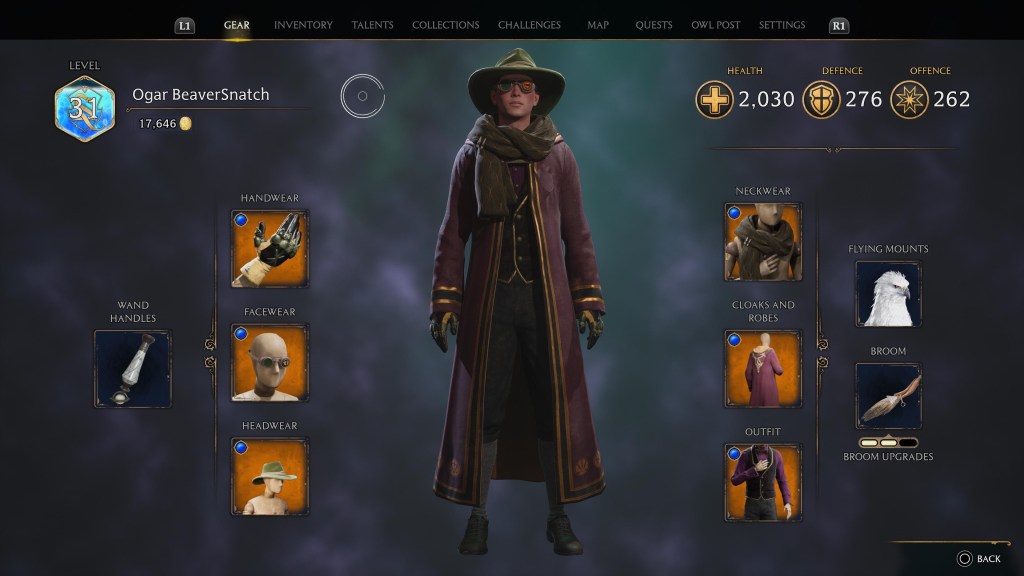The width and height of the screenshot is (1024, 576).
Task: Open the Neckwear scarf slot
Action: tap(763, 242)
